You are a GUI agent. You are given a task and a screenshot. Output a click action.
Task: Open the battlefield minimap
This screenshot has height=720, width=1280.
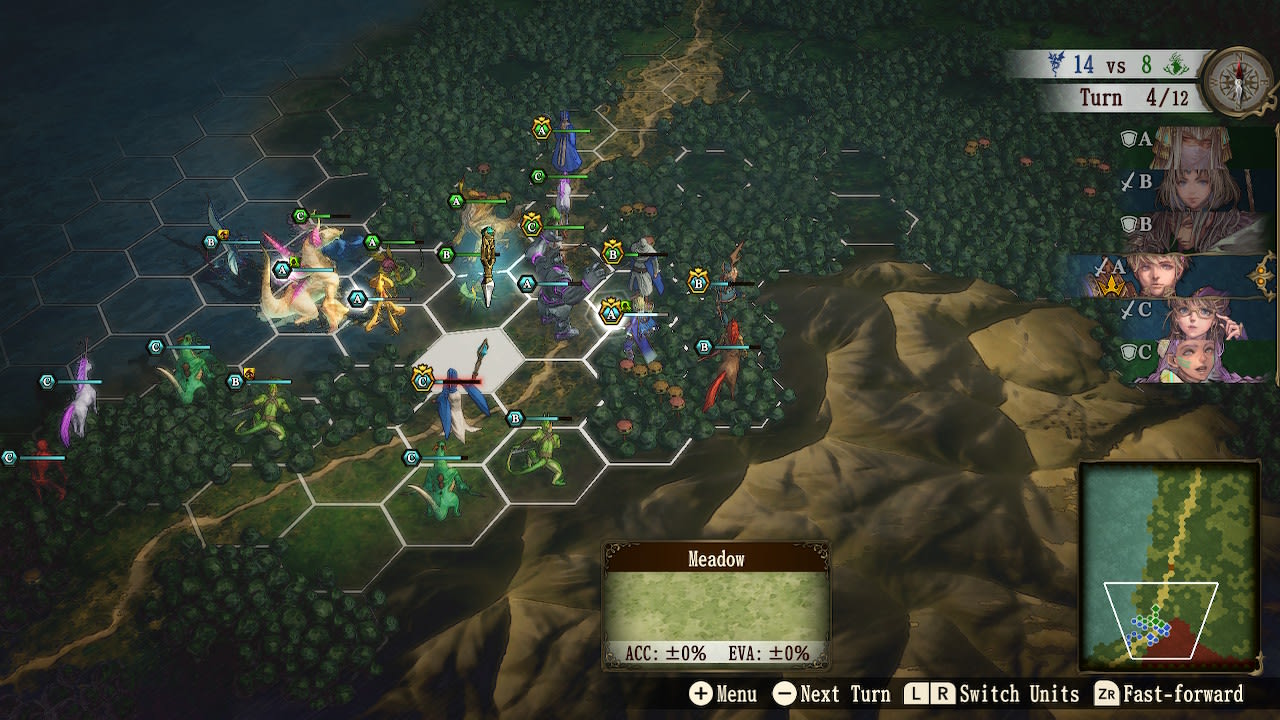1169,566
